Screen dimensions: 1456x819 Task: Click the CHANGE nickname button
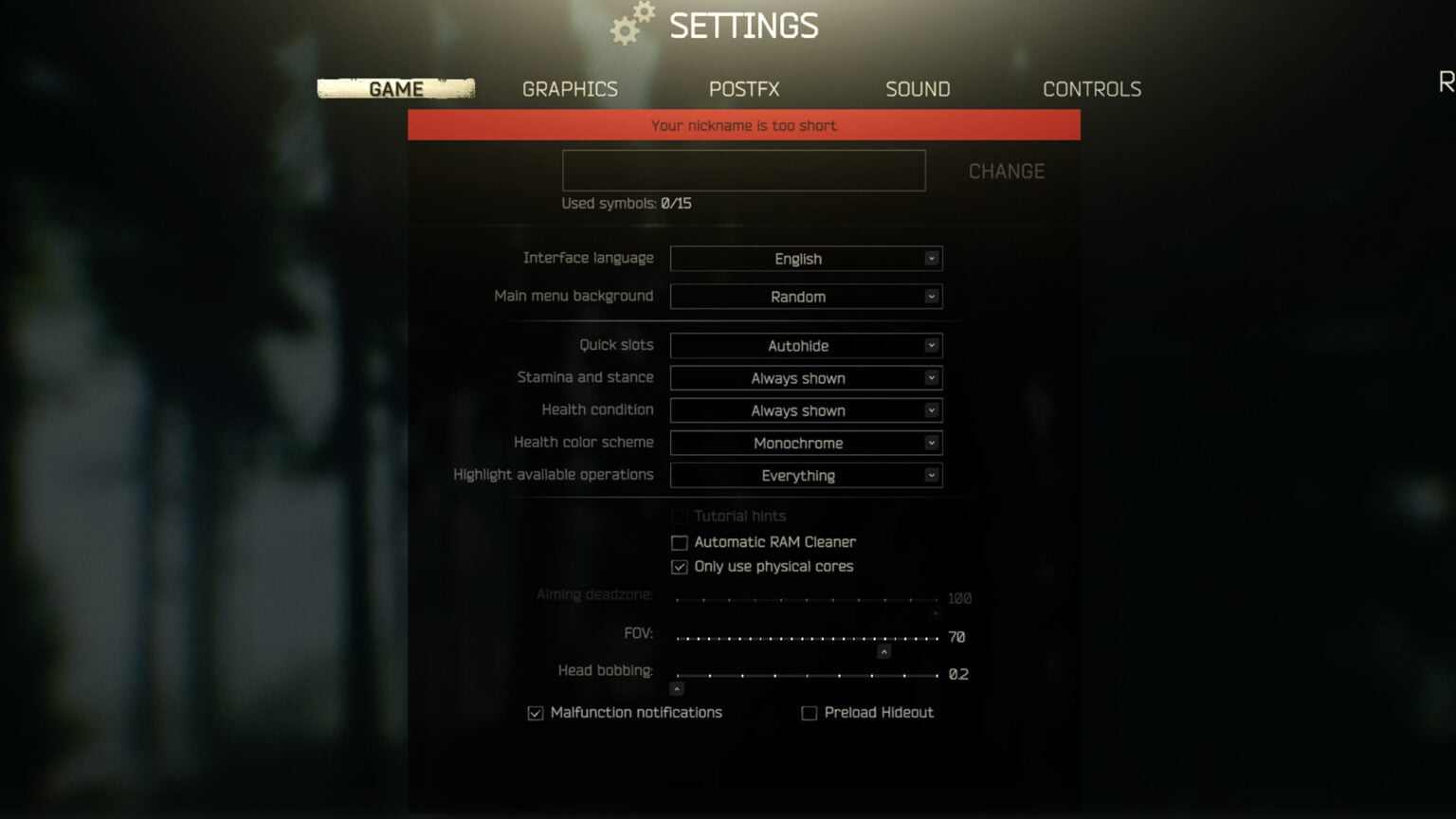(1006, 171)
